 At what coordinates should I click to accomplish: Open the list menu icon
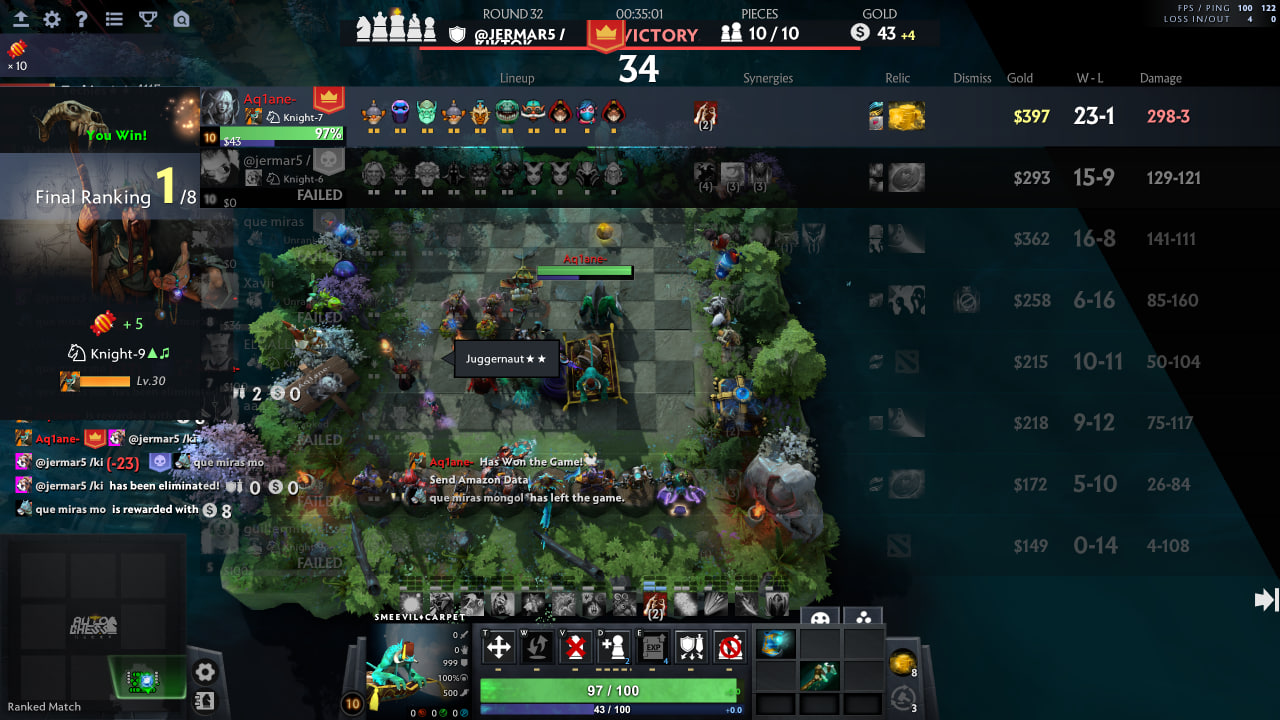point(114,19)
